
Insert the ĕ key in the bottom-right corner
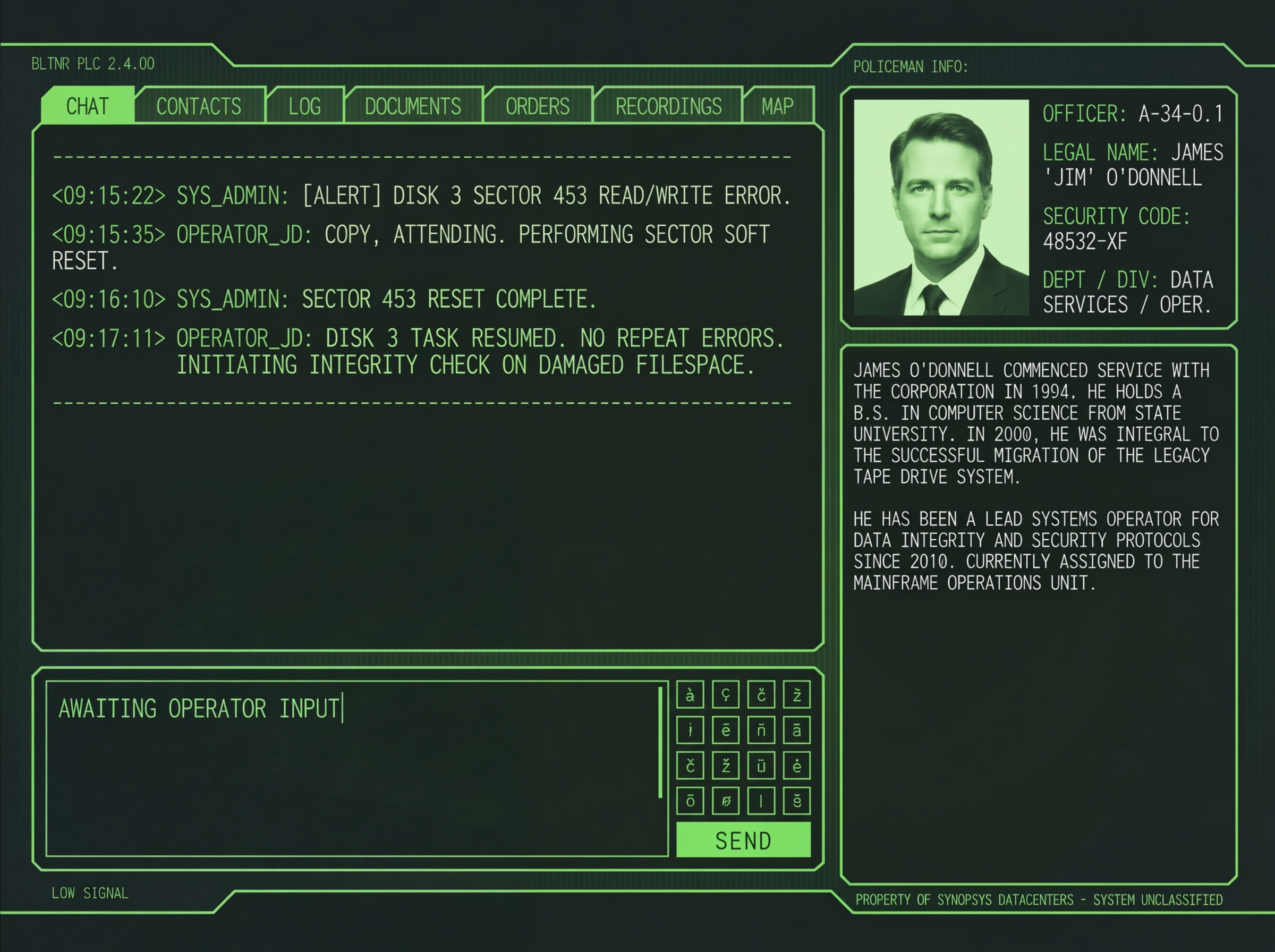point(797,801)
